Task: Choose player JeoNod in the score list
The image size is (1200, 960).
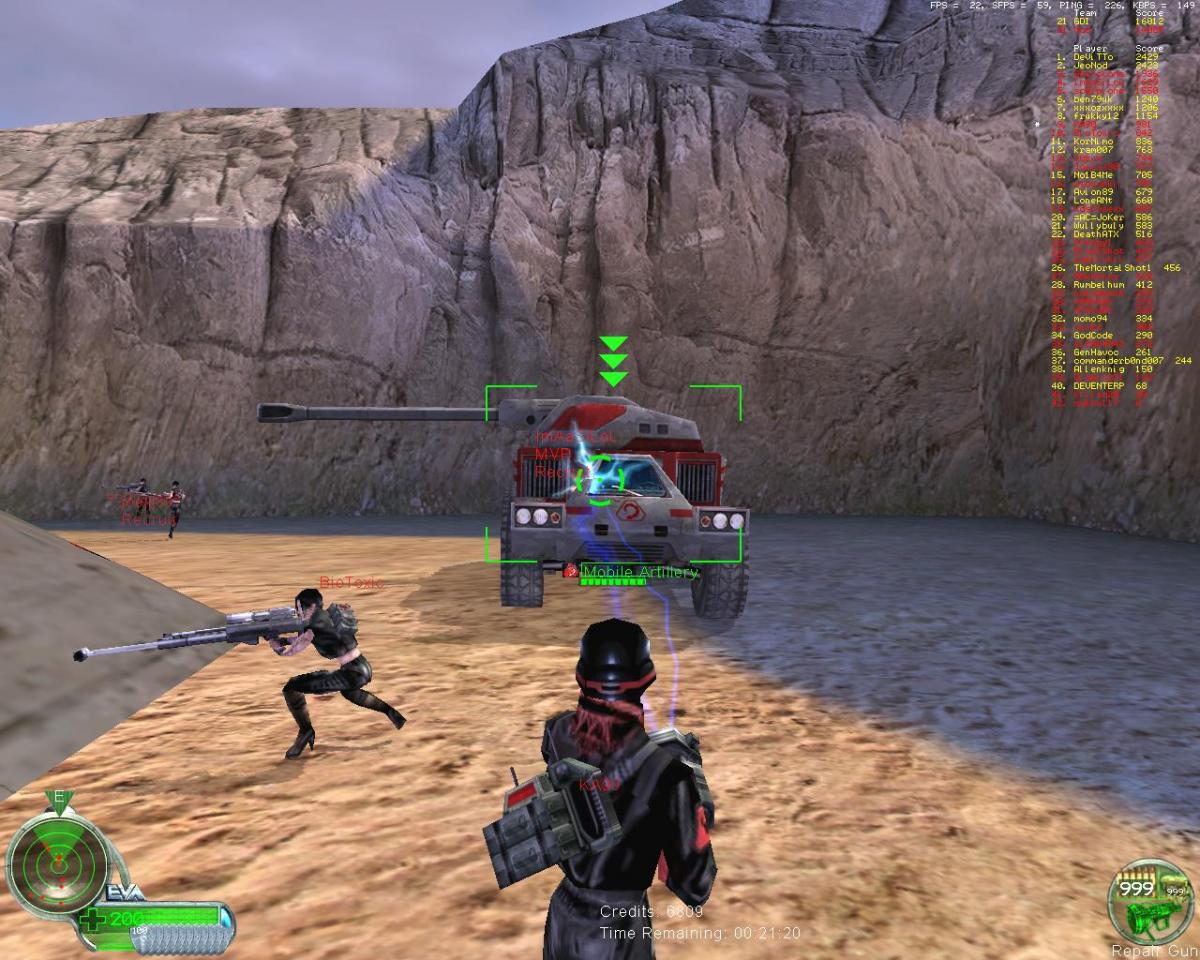Action: (1091, 65)
